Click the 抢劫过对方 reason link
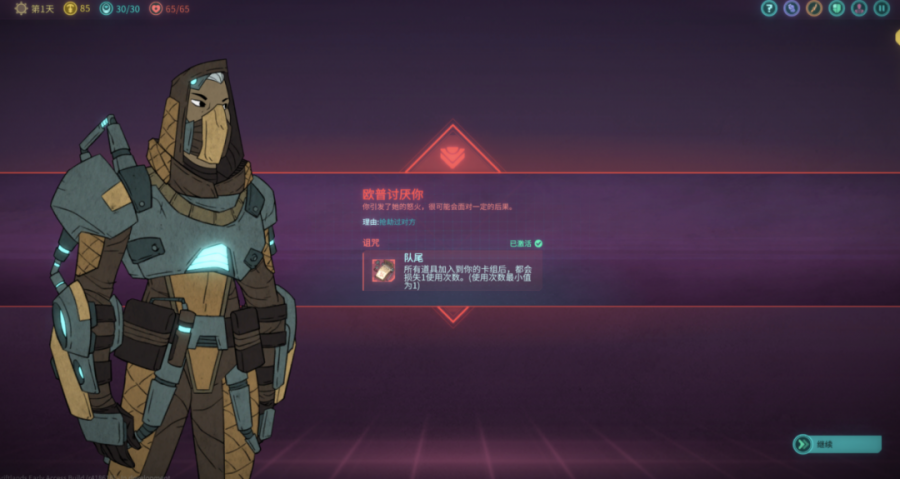 point(396,221)
